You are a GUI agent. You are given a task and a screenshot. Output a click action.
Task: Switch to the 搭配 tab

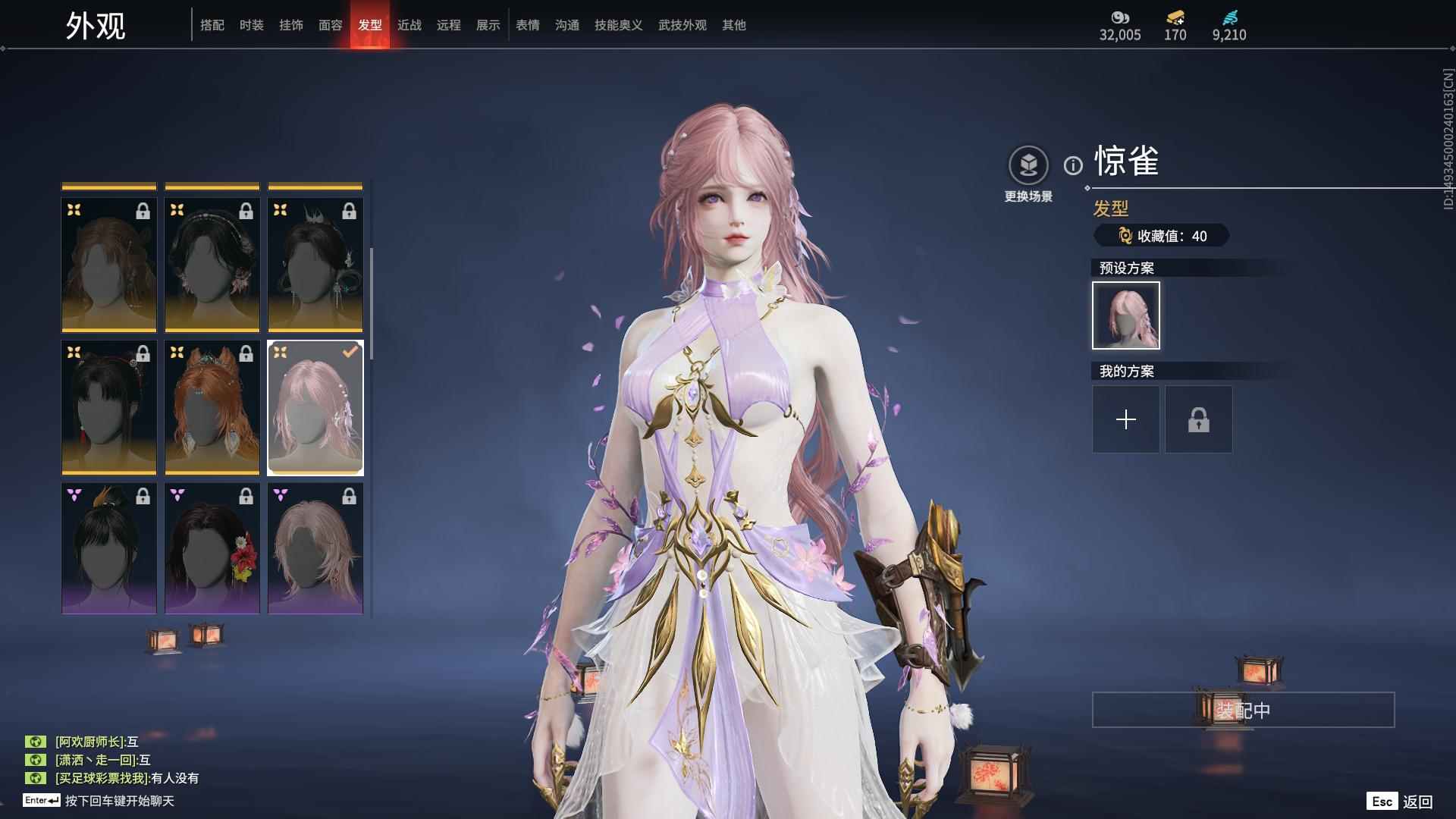click(212, 25)
